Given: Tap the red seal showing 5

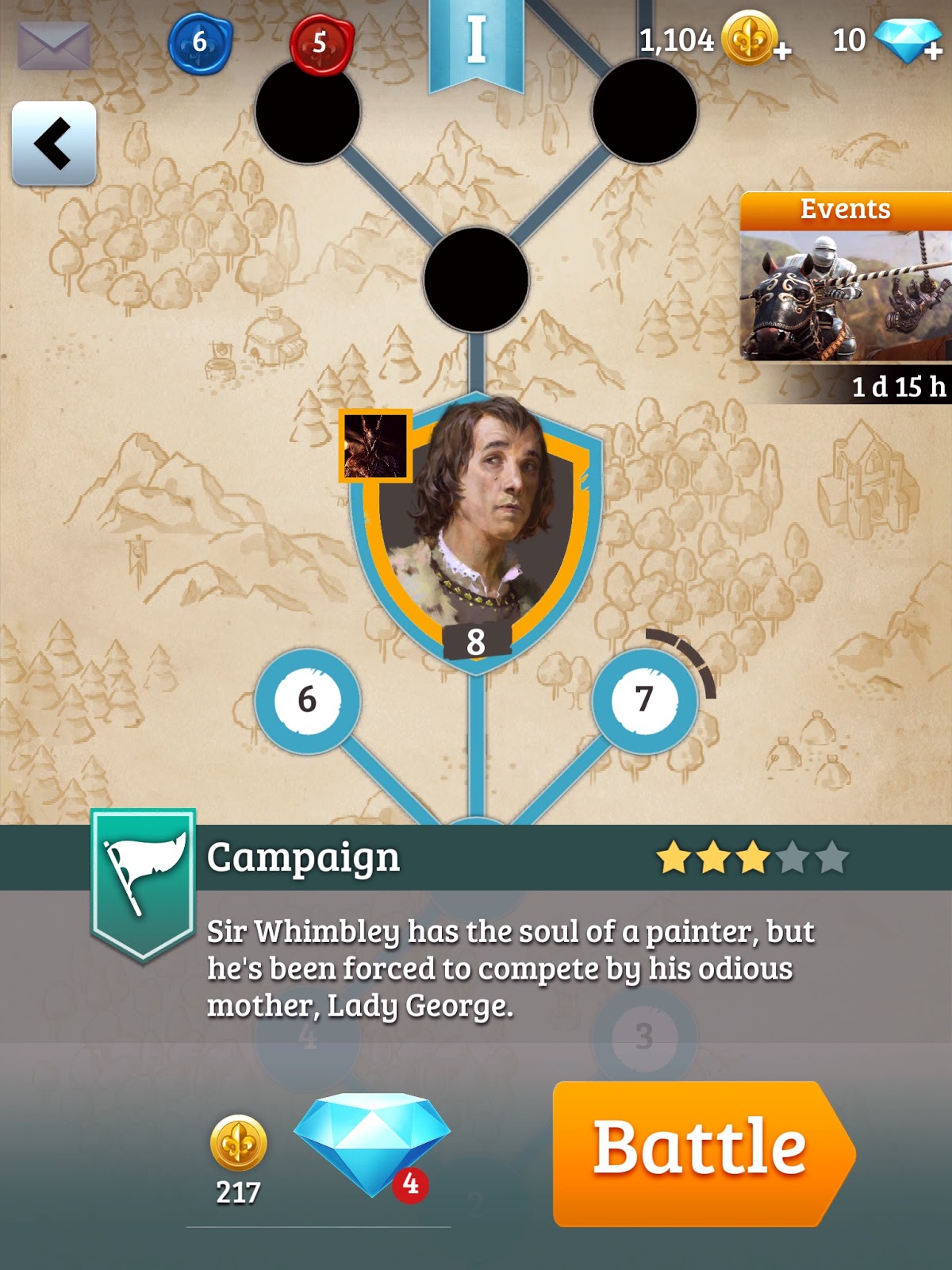Looking at the screenshot, I should coord(321,43).
